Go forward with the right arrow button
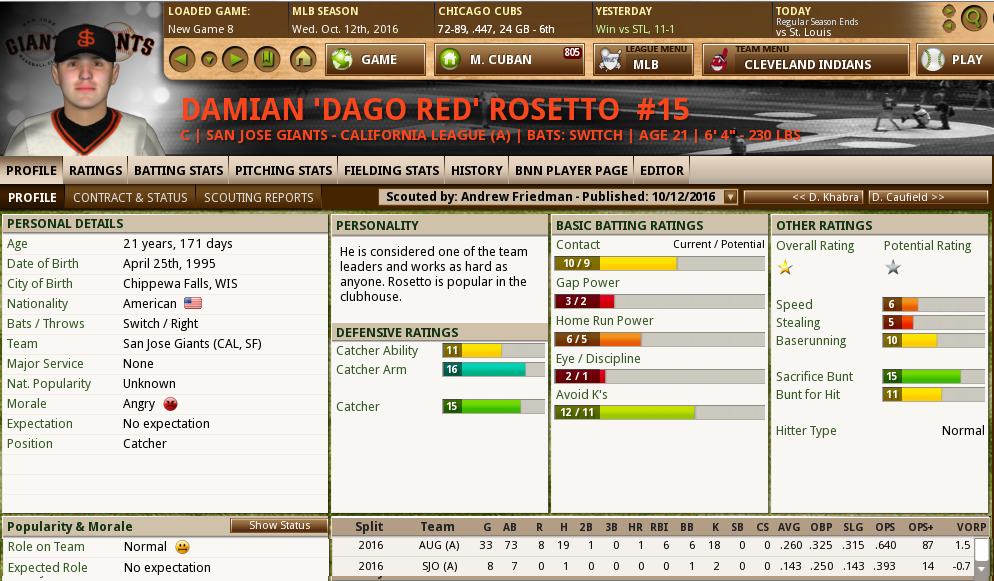 [235, 59]
